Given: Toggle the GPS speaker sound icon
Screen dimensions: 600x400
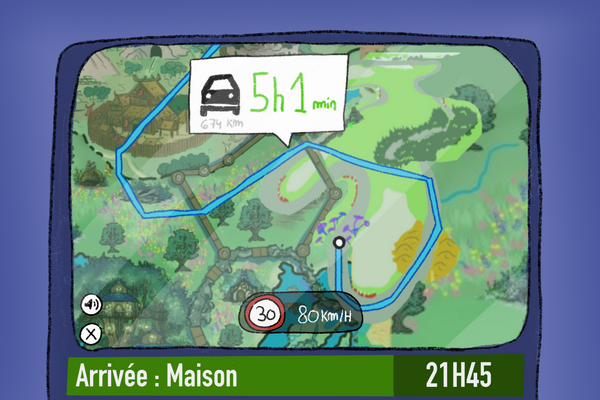Looking at the screenshot, I should click(x=91, y=304).
